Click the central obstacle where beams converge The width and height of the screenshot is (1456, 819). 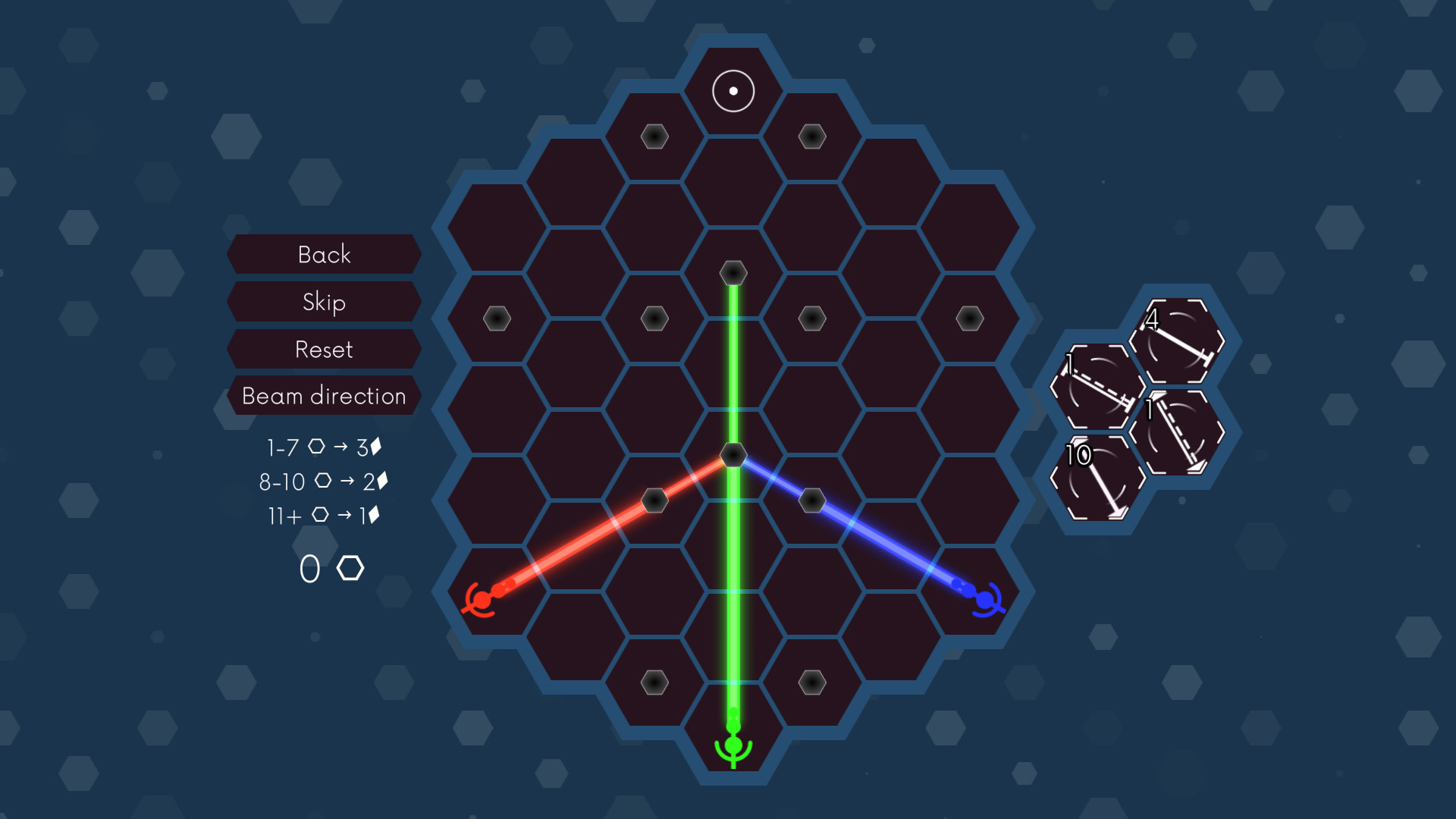coord(733,456)
